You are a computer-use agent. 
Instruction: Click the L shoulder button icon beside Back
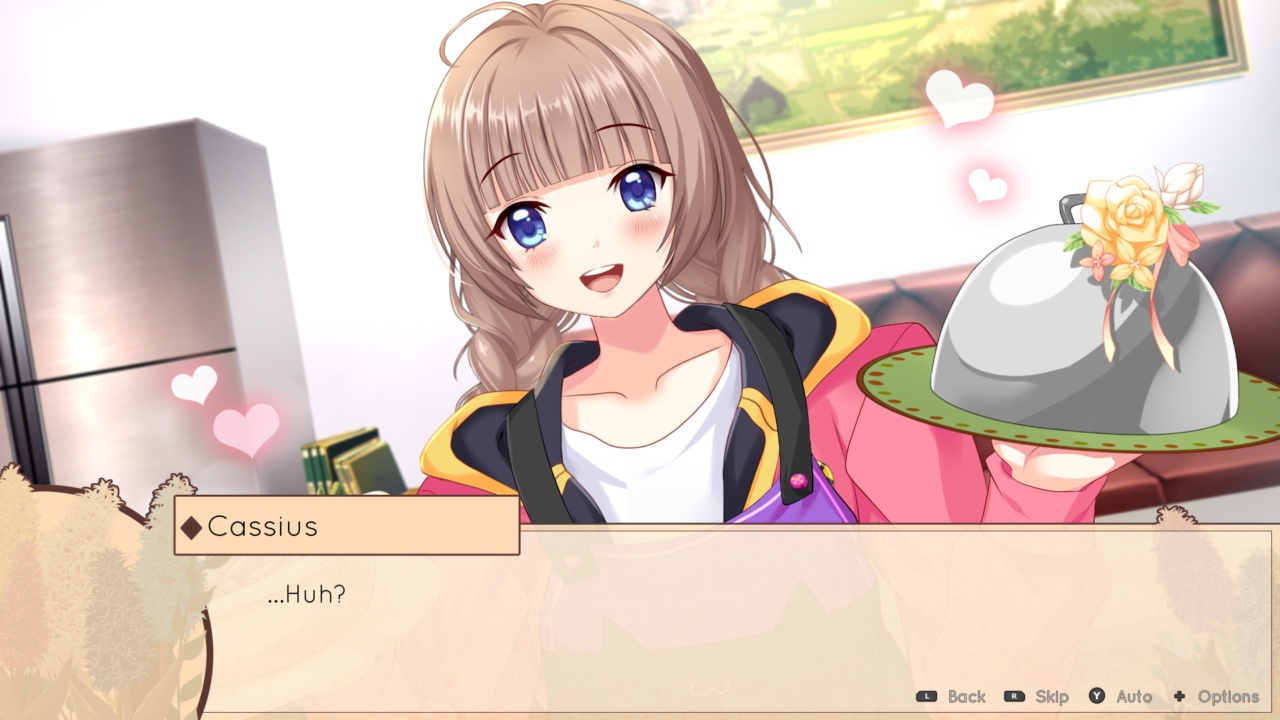point(926,694)
